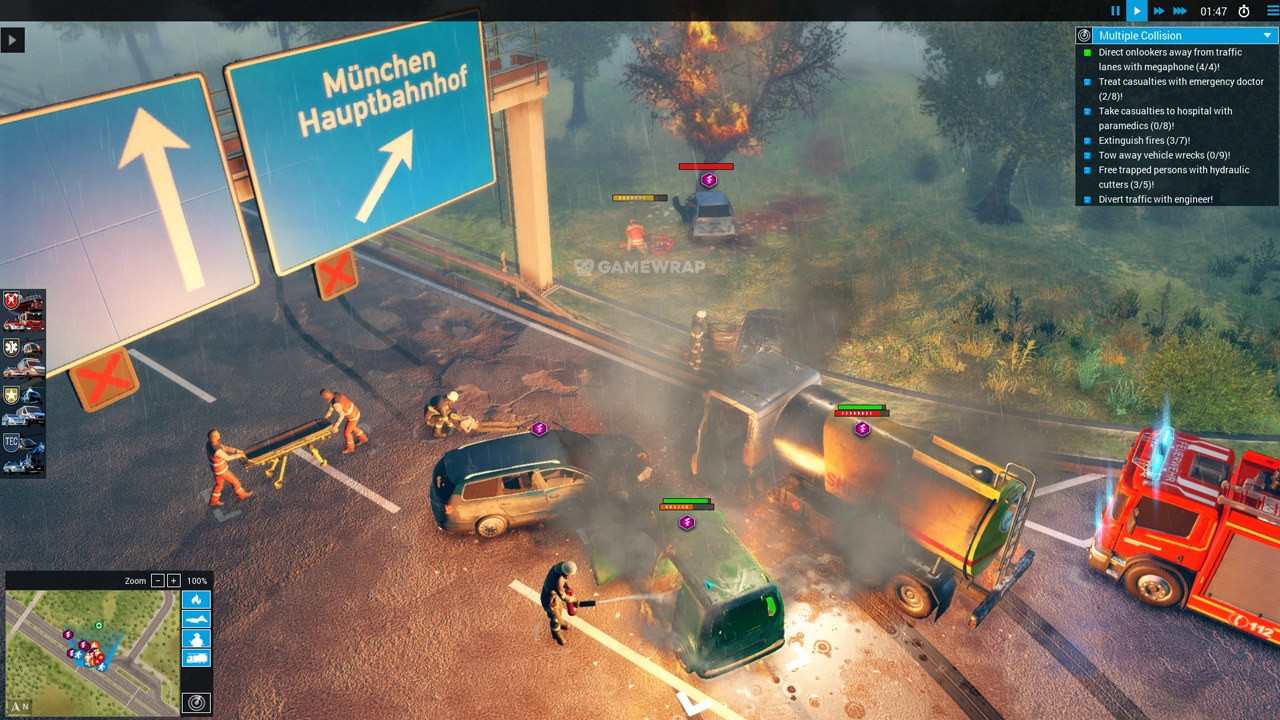Open the fire department vehicles category

[23, 312]
